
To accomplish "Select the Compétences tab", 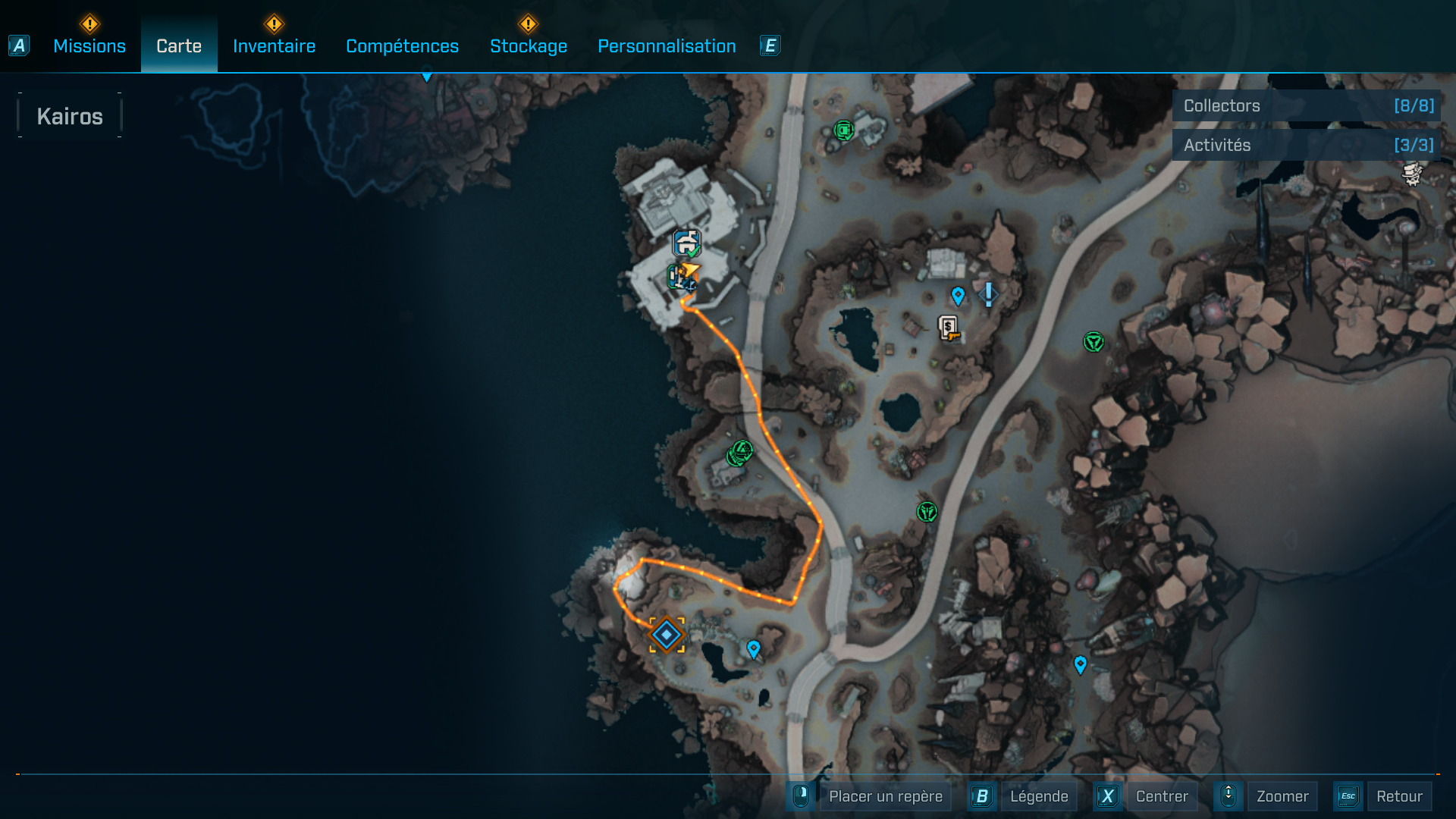I will (402, 46).
